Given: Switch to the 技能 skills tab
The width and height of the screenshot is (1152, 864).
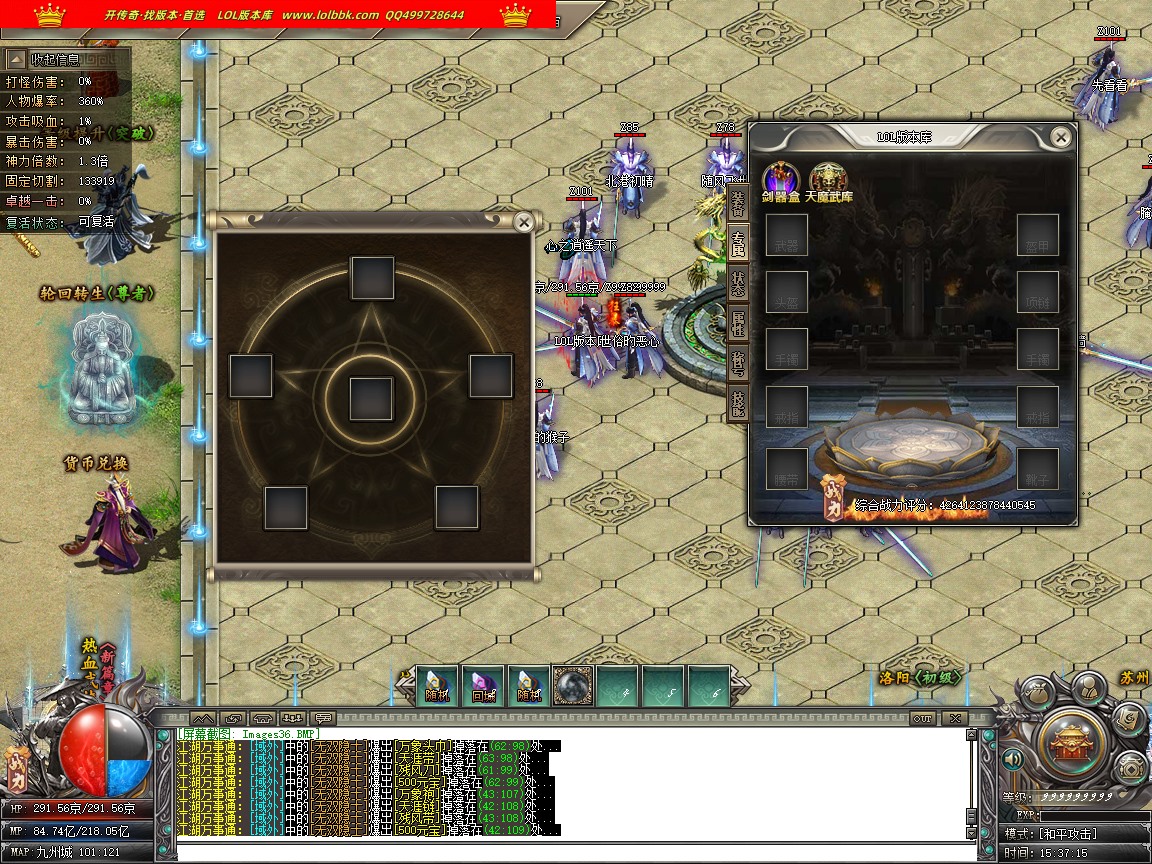Looking at the screenshot, I should 738,403.
